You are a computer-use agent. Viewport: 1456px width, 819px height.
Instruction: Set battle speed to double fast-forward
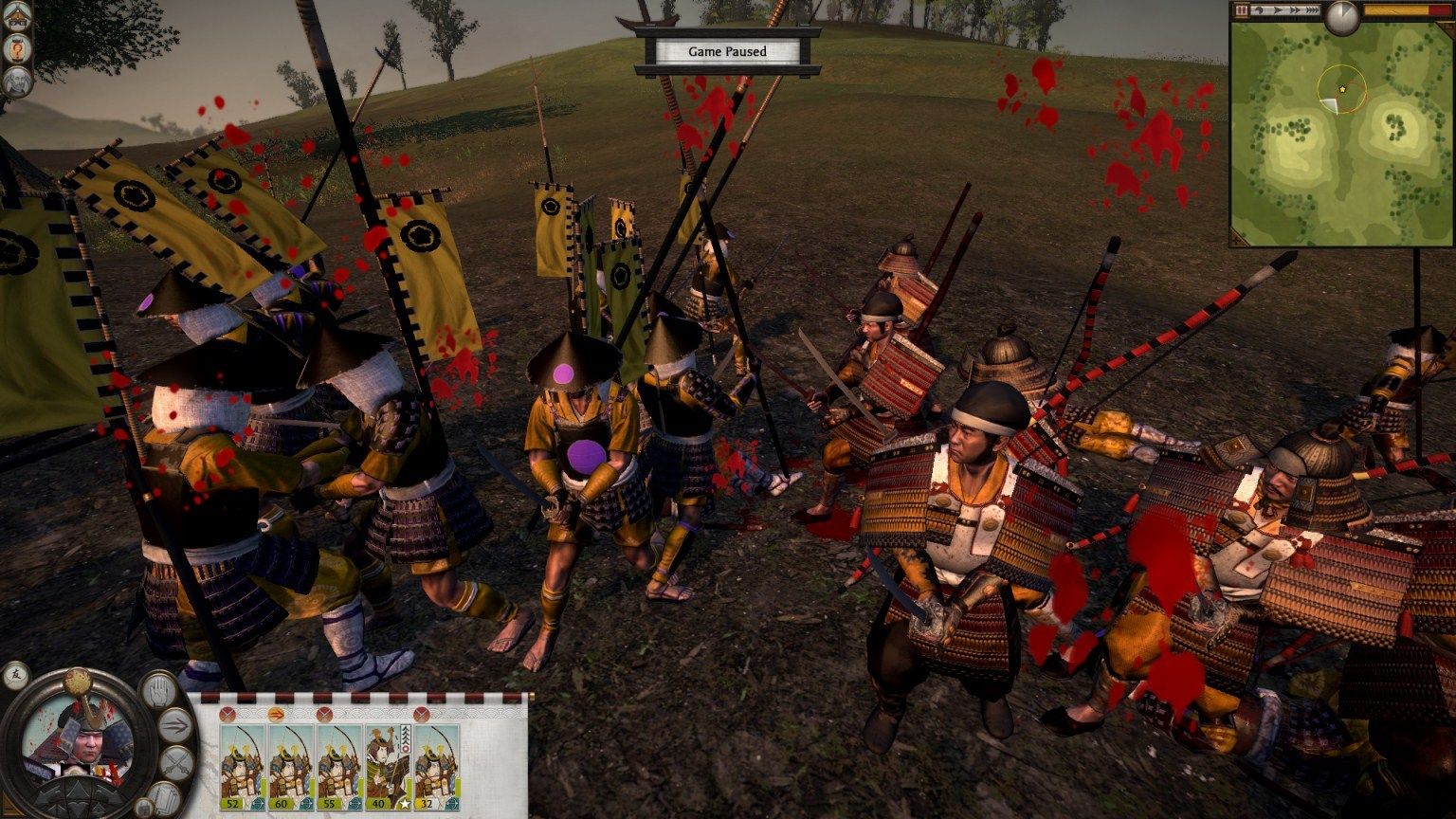click(1293, 9)
